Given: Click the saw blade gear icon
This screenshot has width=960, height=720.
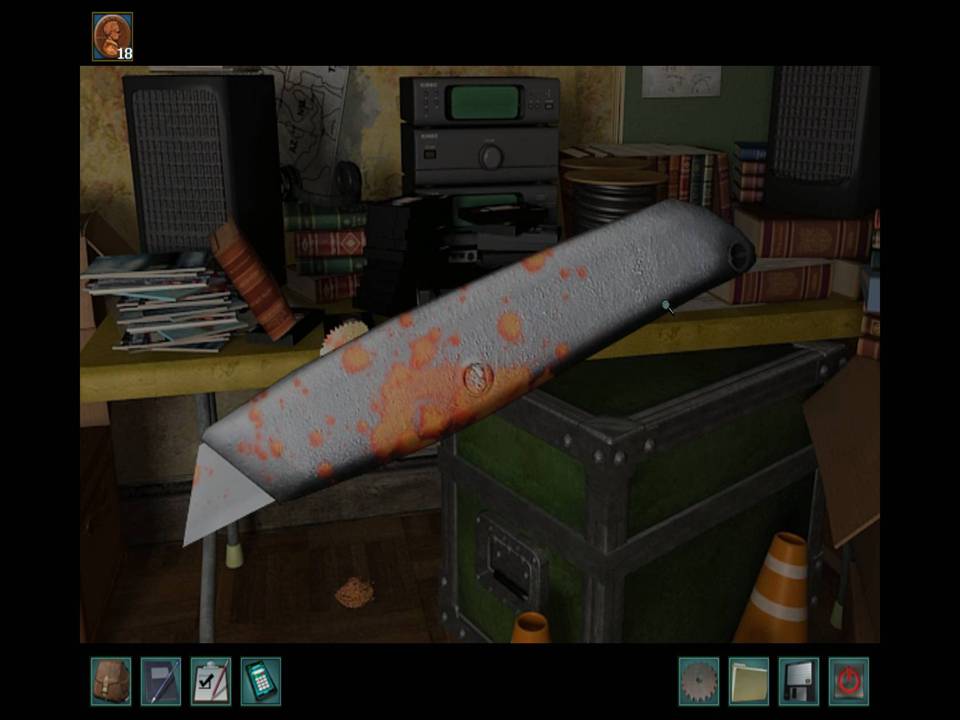Looking at the screenshot, I should (x=698, y=681).
